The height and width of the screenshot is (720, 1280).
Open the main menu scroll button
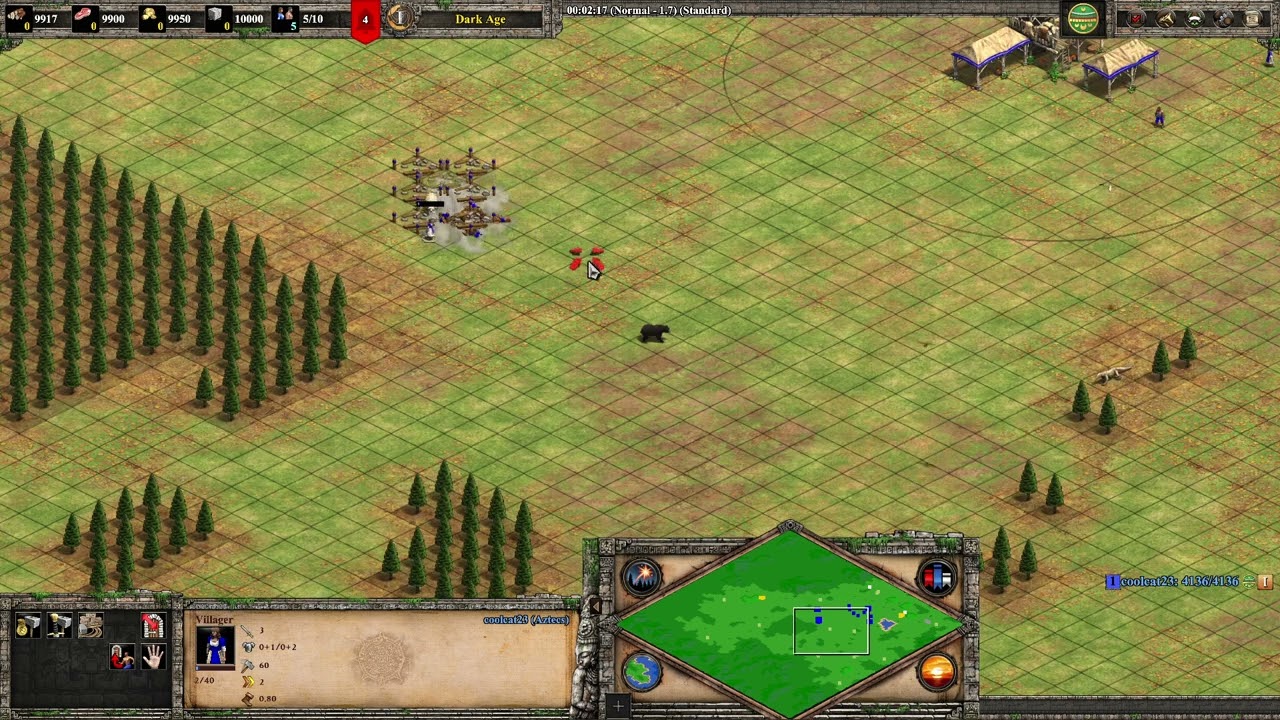[1253, 18]
